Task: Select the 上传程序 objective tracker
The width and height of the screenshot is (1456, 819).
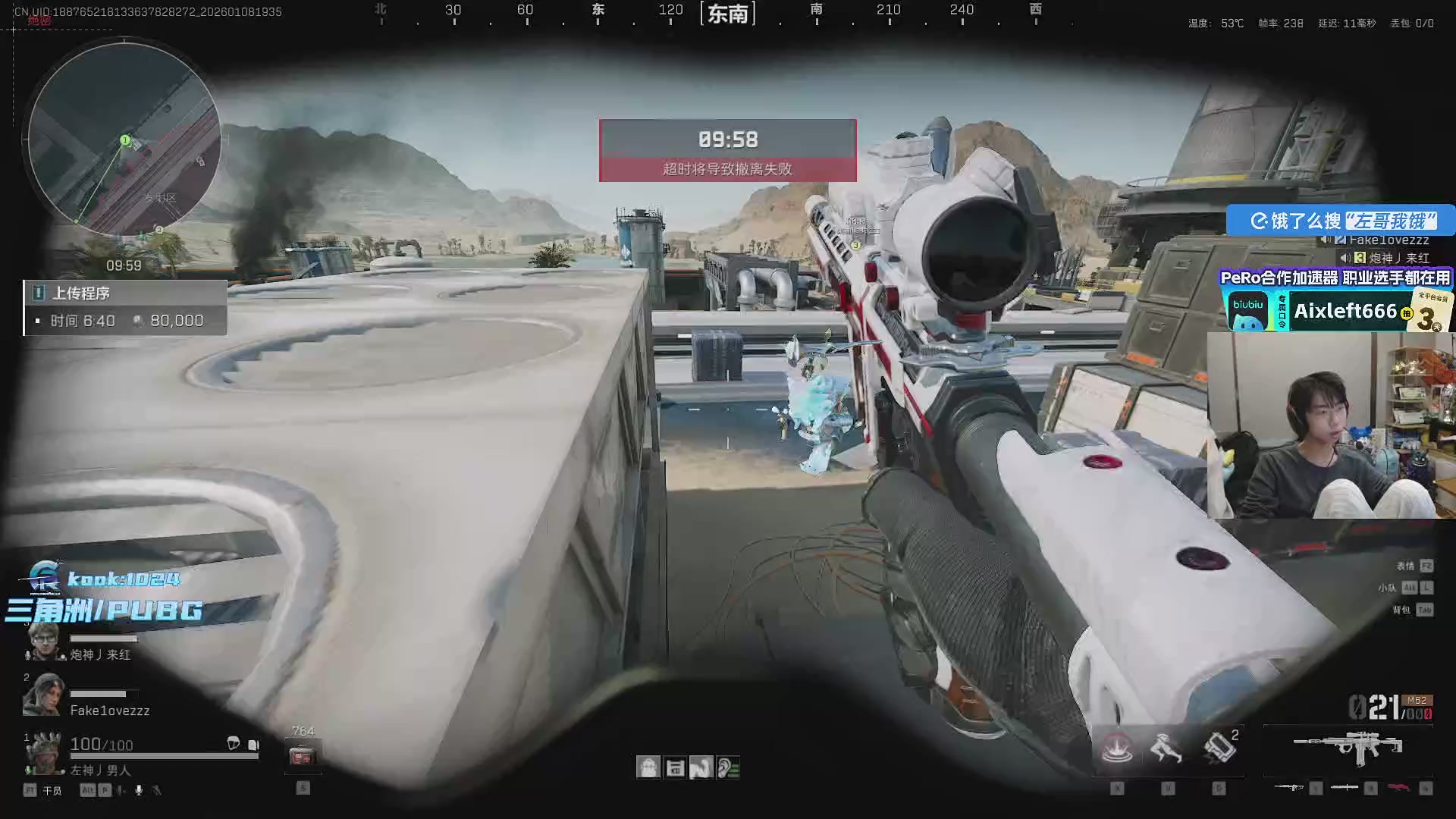Action: [x=125, y=307]
